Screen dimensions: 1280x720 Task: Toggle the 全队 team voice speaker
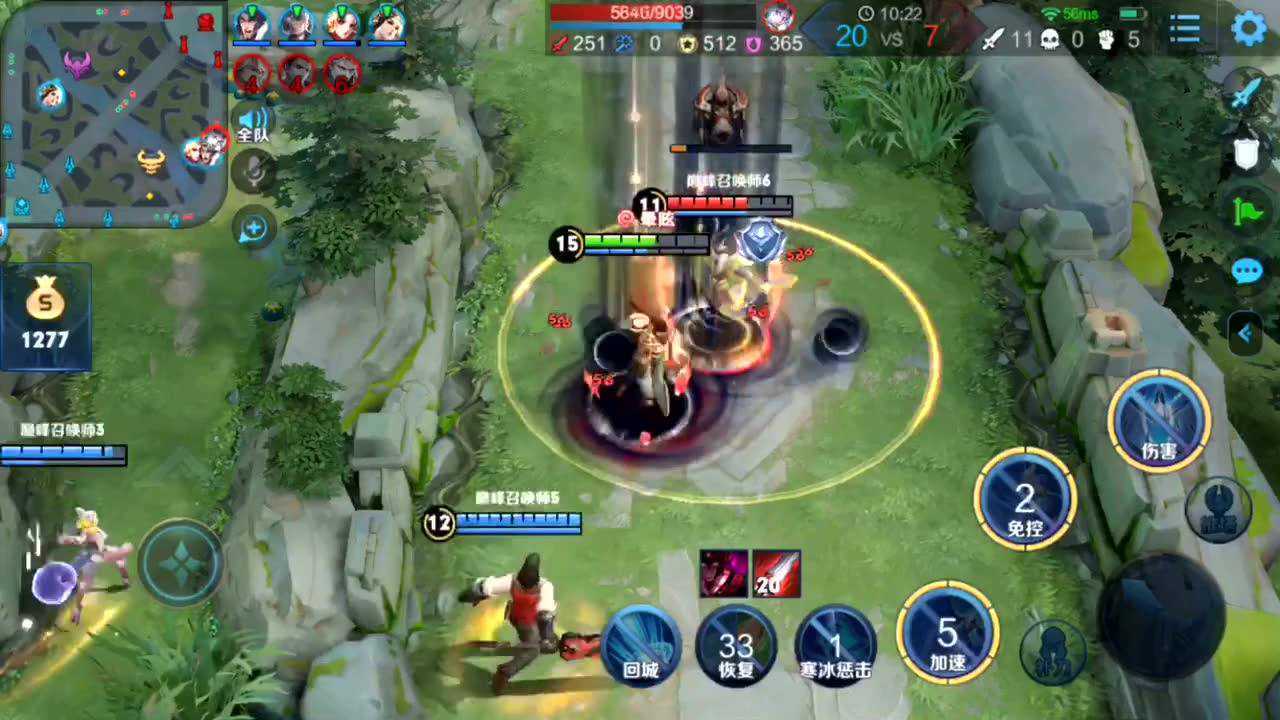tap(253, 124)
